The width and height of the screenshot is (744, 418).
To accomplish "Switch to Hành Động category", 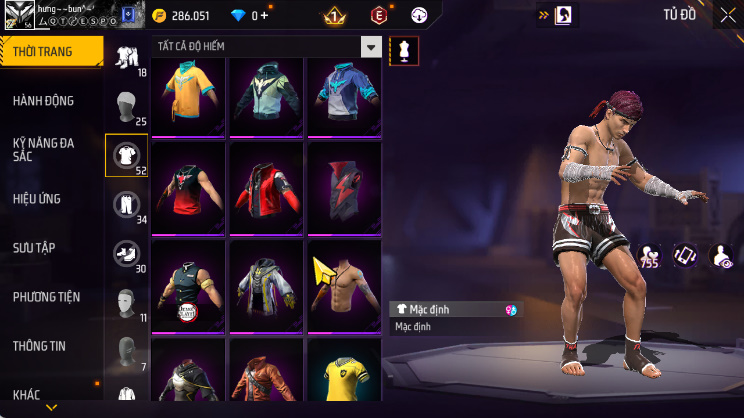I will [x=43, y=101].
